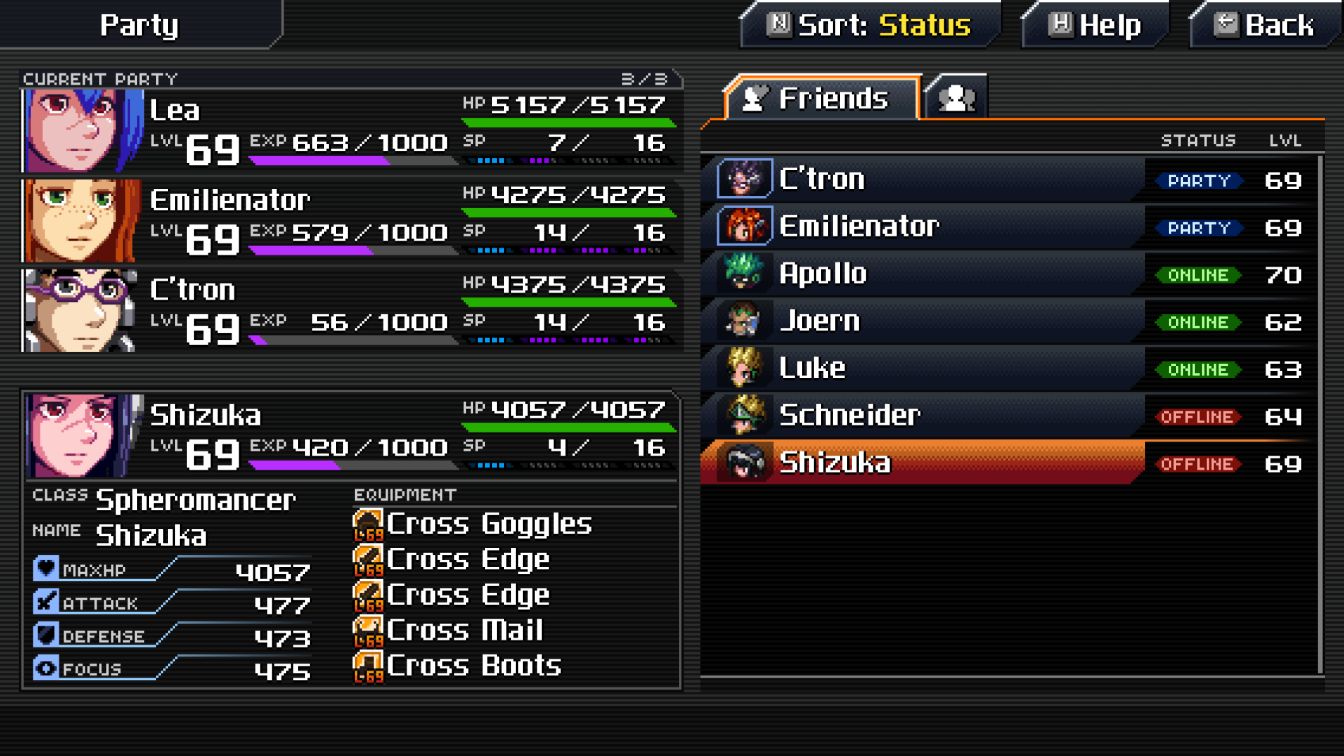Open the second social tab beside Friends
The image size is (1344, 756).
coord(955,98)
